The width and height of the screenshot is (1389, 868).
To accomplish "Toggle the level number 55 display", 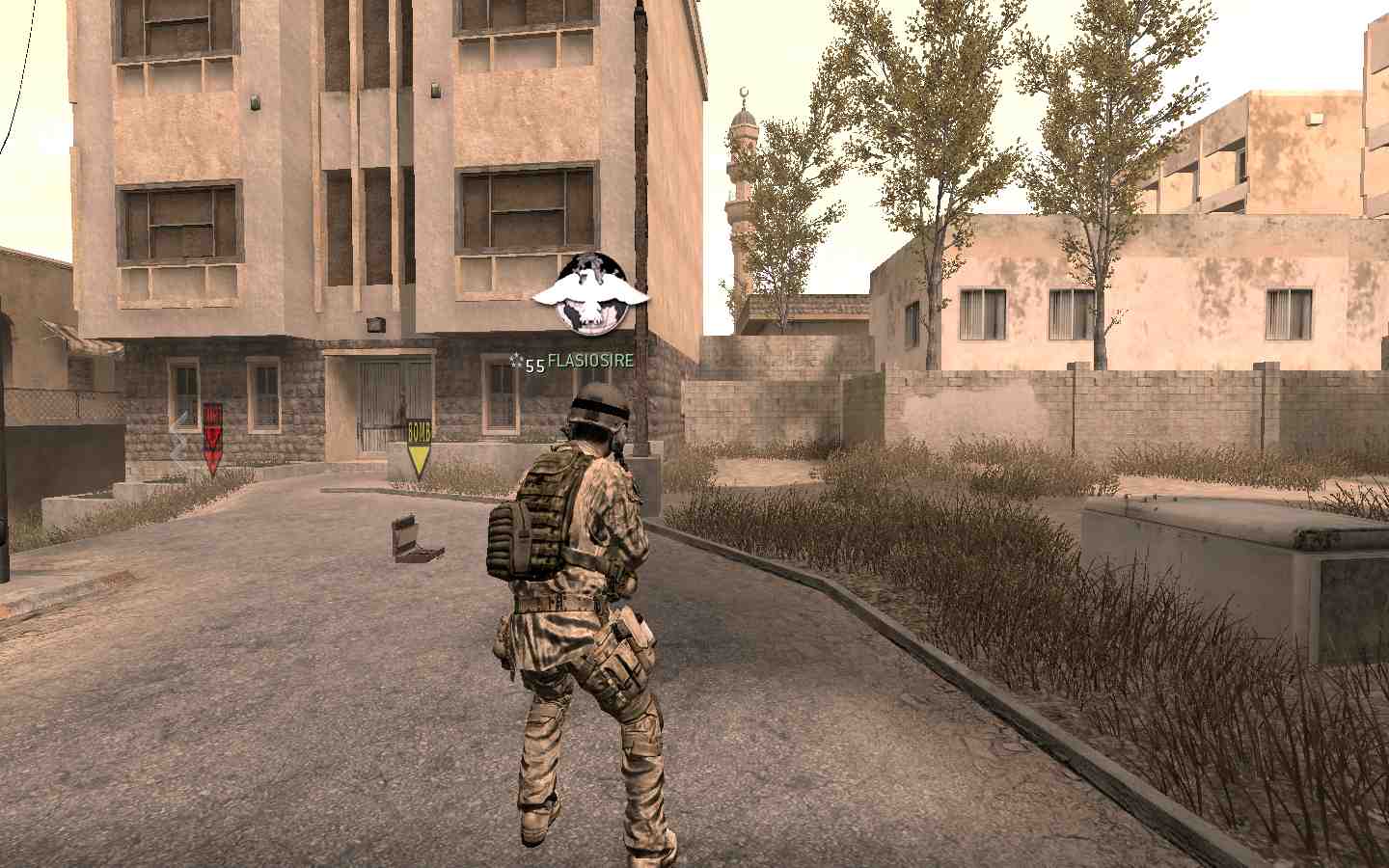I will [x=531, y=365].
